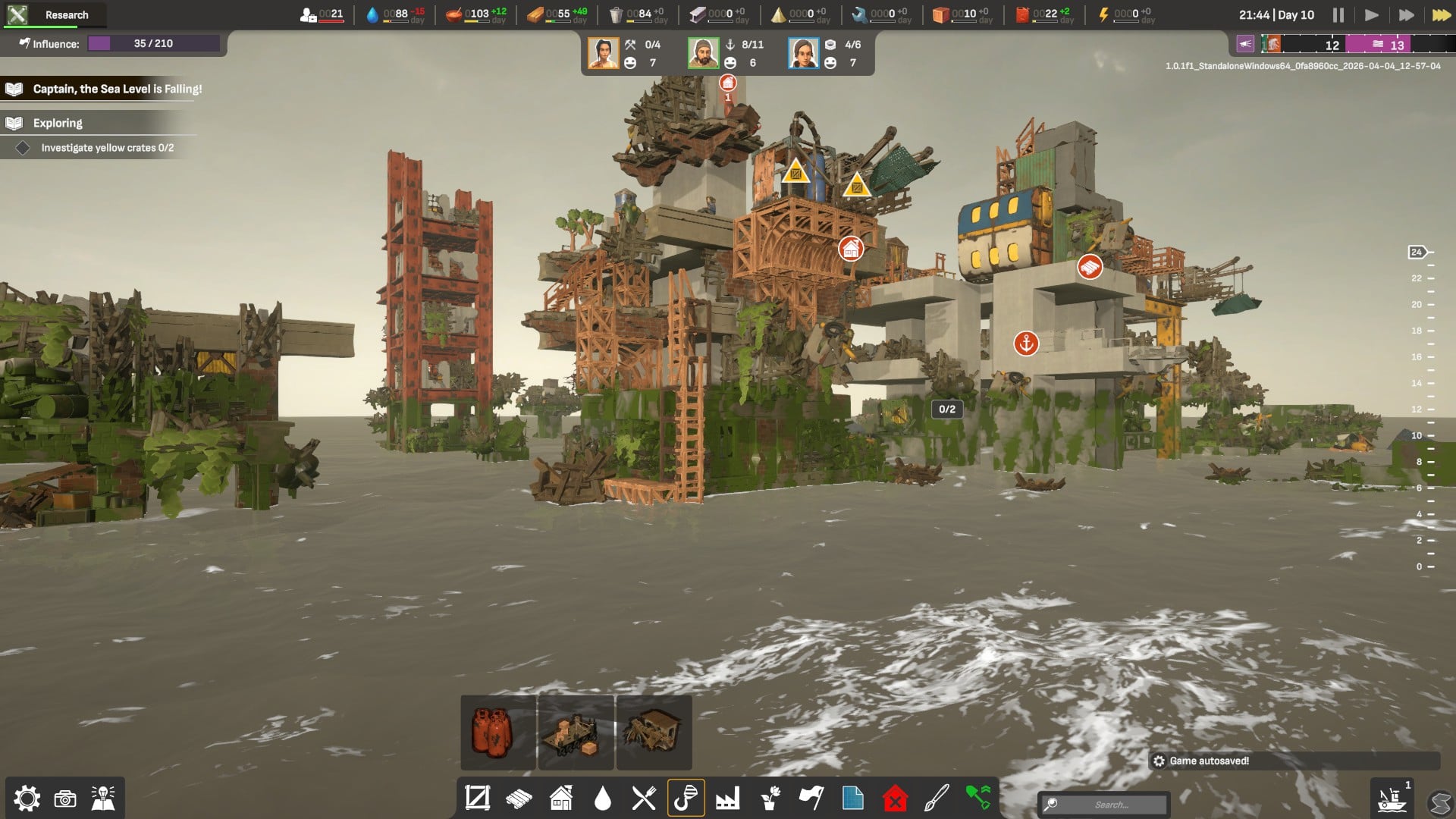Select the triple fast-forward speed

click(x=1441, y=15)
